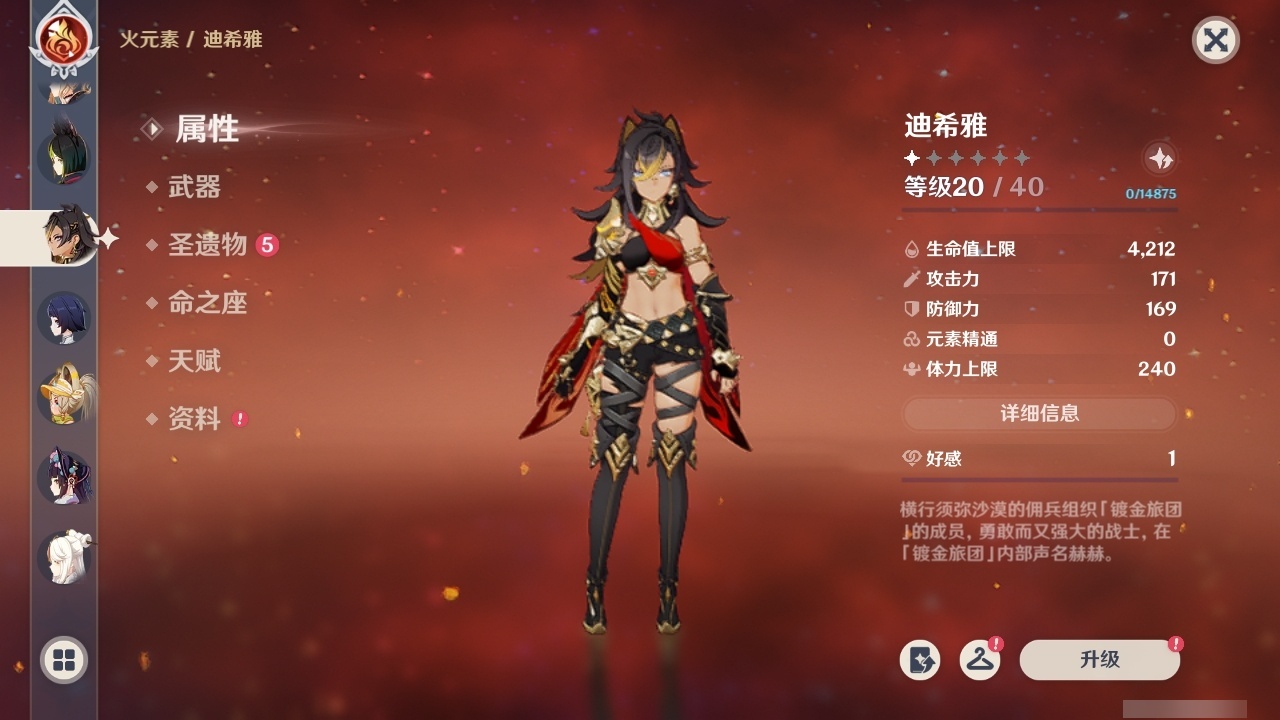Open the character outfit dressing icon
The image size is (1280, 720).
[979, 660]
